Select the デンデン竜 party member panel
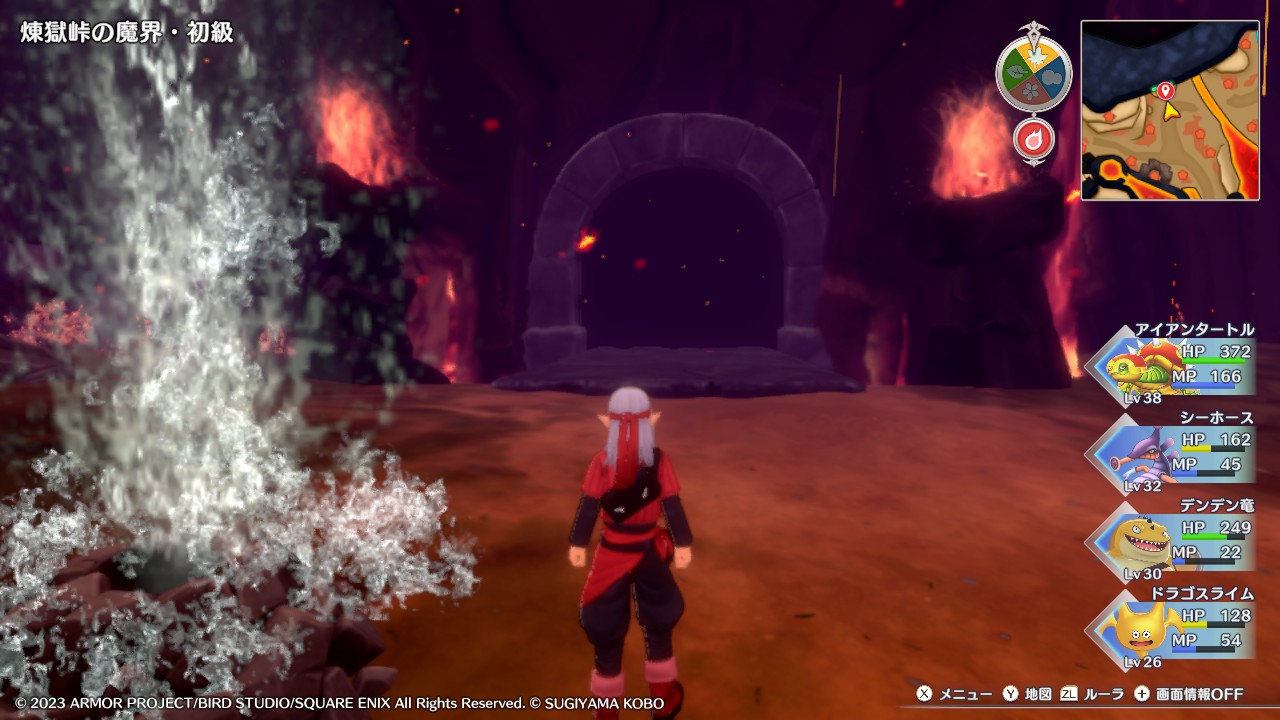The width and height of the screenshot is (1280, 720). click(1173, 542)
